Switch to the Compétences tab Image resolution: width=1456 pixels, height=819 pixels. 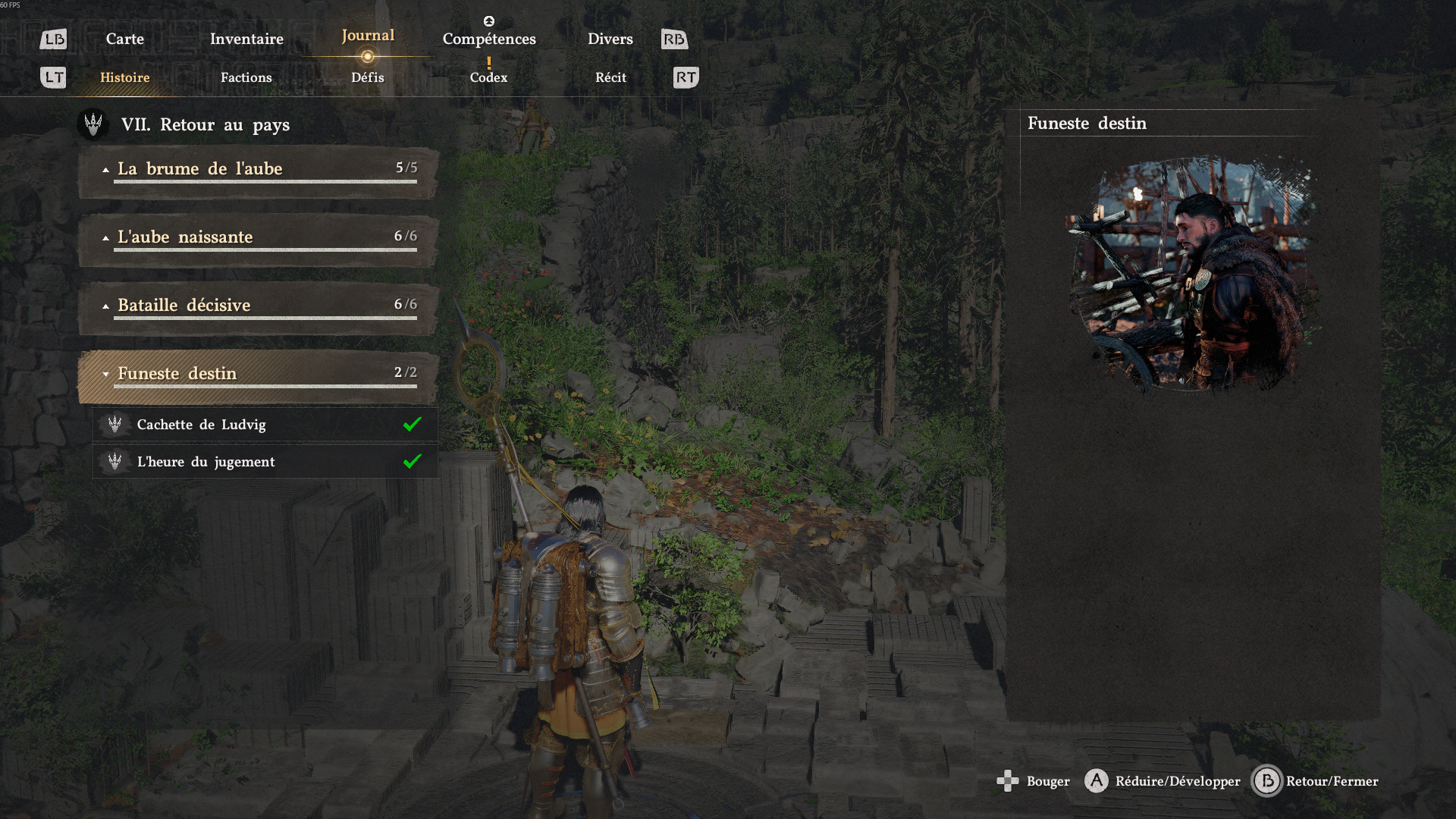tap(489, 39)
